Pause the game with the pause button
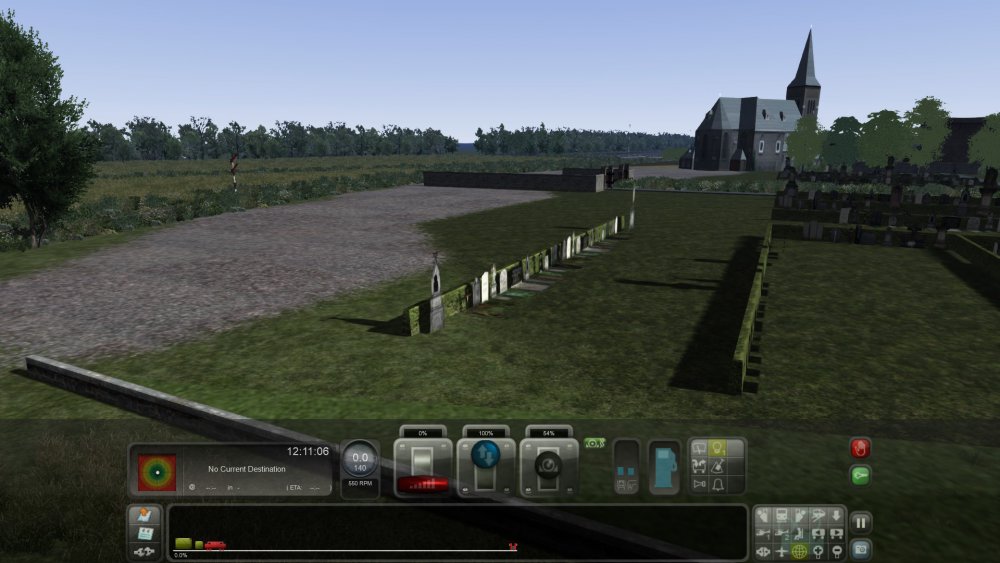Viewport: 1000px width, 563px height. pyautogui.click(x=860, y=522)
